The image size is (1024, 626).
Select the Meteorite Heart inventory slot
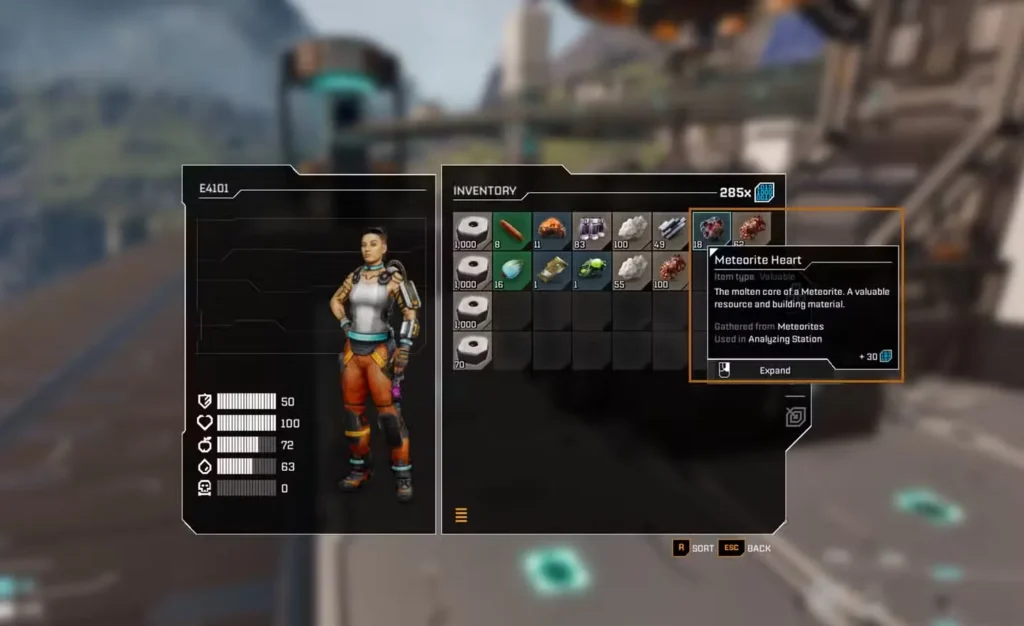[x=711, y=231]
